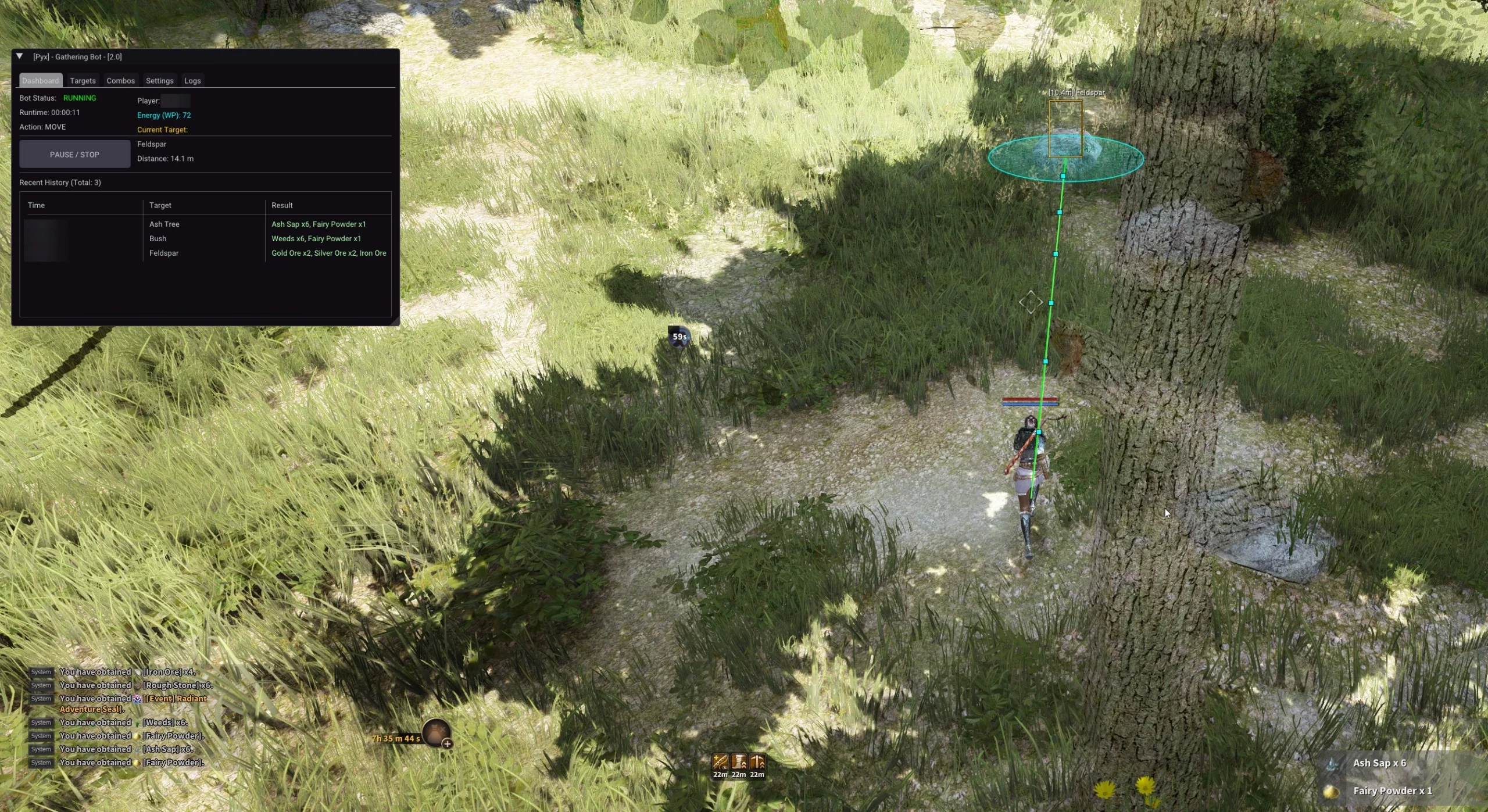Viewport: 1488px width, 812px height.
Task: Click the boot-shaped movement buff icon
Action: 739,762
